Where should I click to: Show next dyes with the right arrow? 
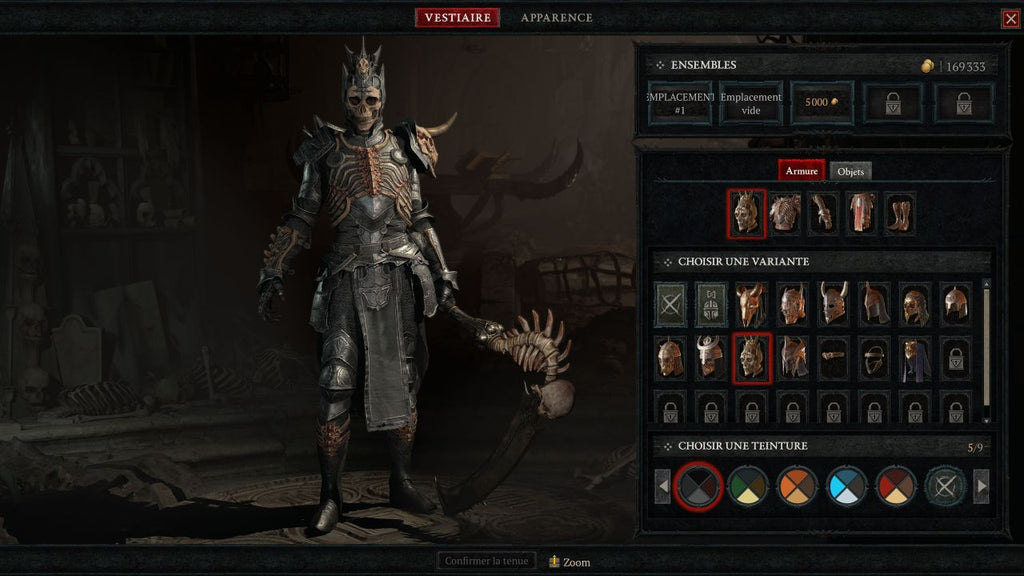[x=981, y=487]
